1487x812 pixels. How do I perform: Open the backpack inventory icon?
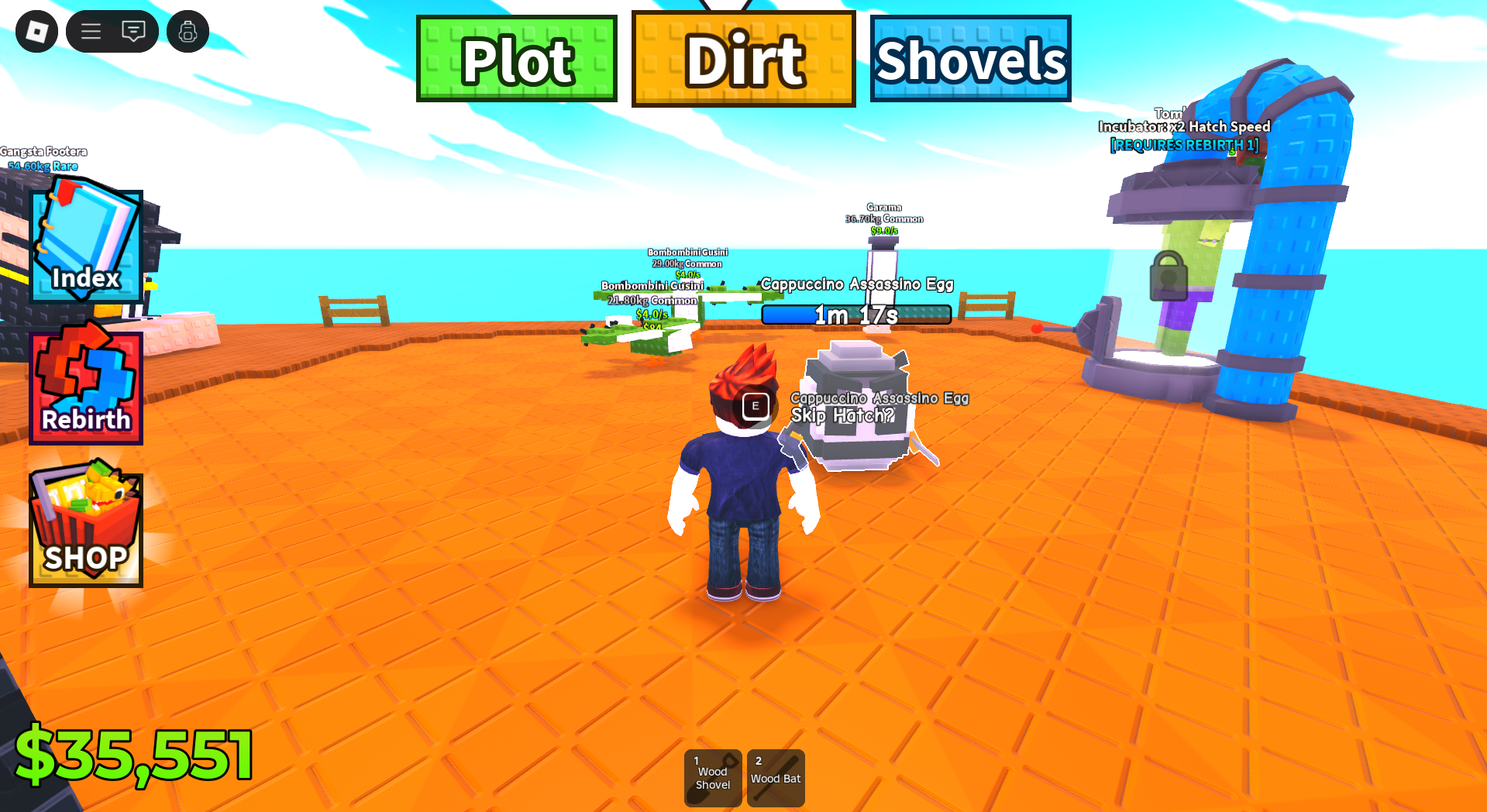point(188,31)
